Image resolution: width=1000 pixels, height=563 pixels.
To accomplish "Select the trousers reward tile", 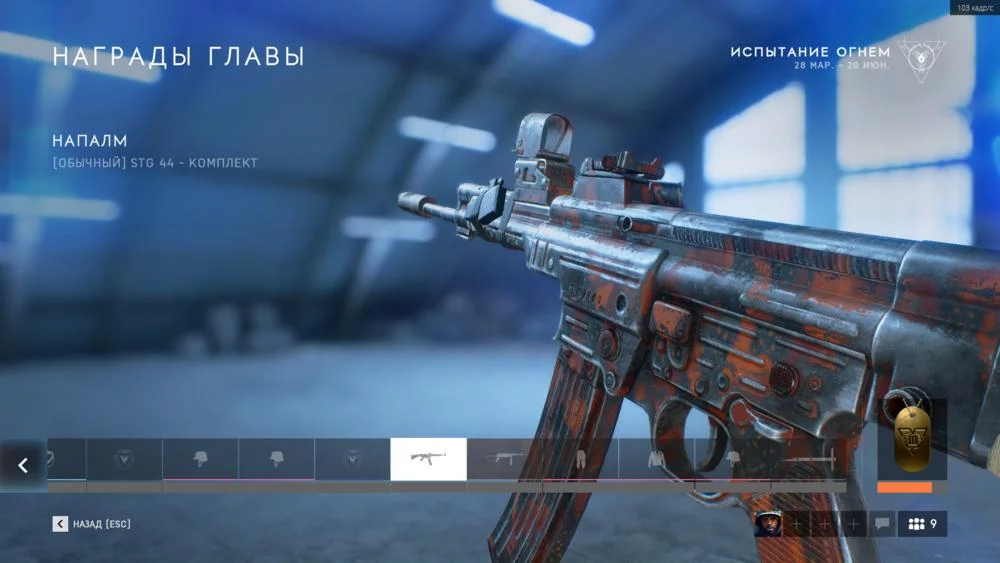I will click(580, 459).
